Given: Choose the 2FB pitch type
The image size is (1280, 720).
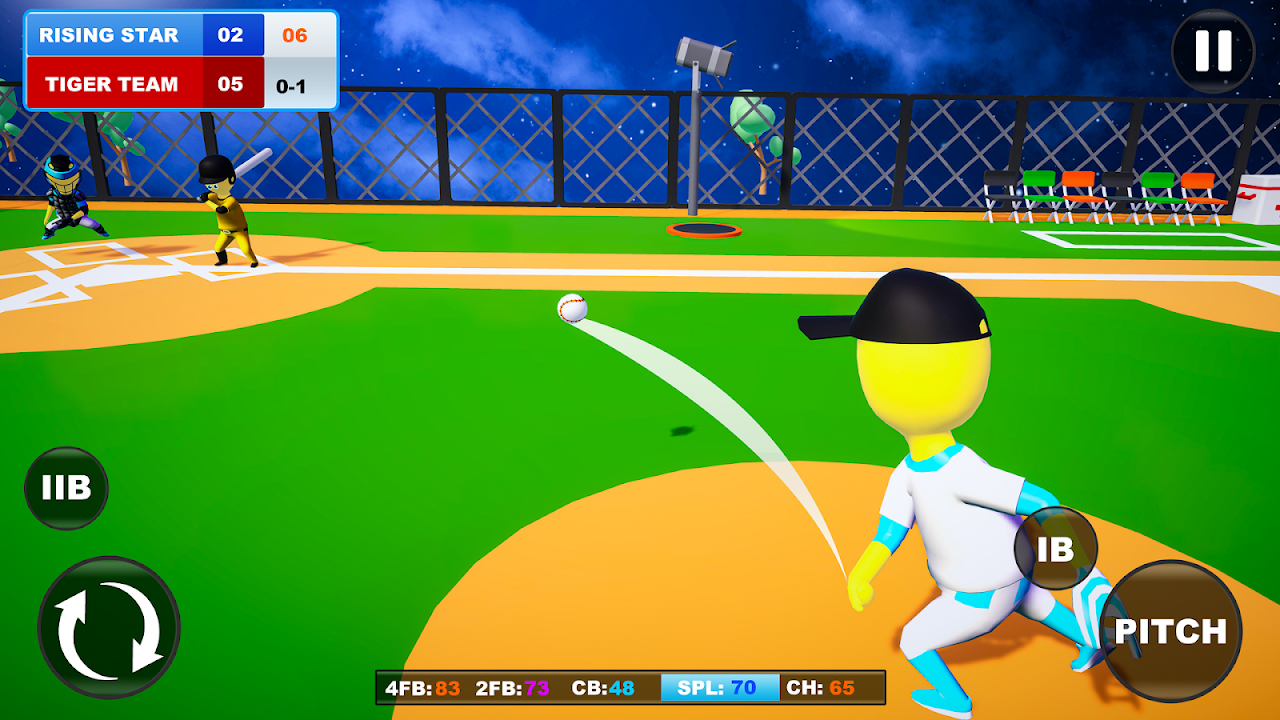Looking at the screenshot, I should click(x=512, y=688).
